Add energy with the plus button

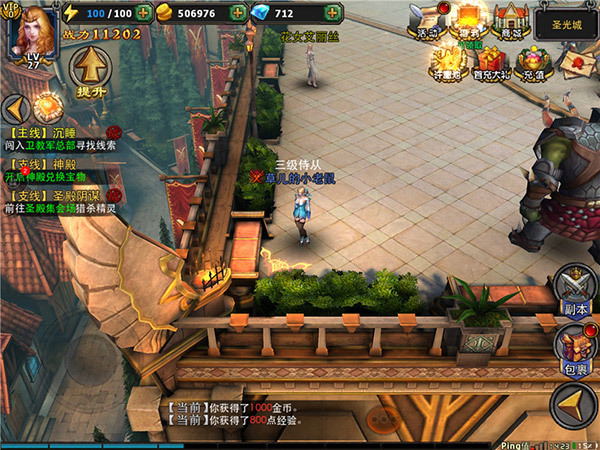click(x=144, y=14)
